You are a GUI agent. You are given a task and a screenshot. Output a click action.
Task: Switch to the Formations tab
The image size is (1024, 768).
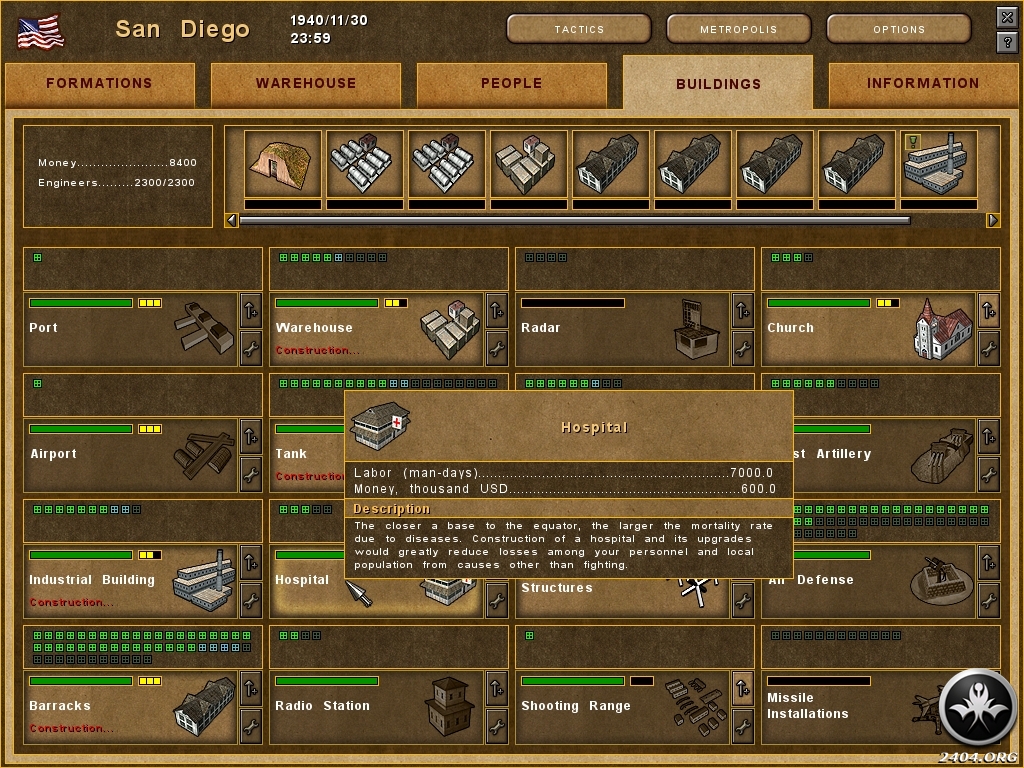pyautogui.click(x=99, y=84)
